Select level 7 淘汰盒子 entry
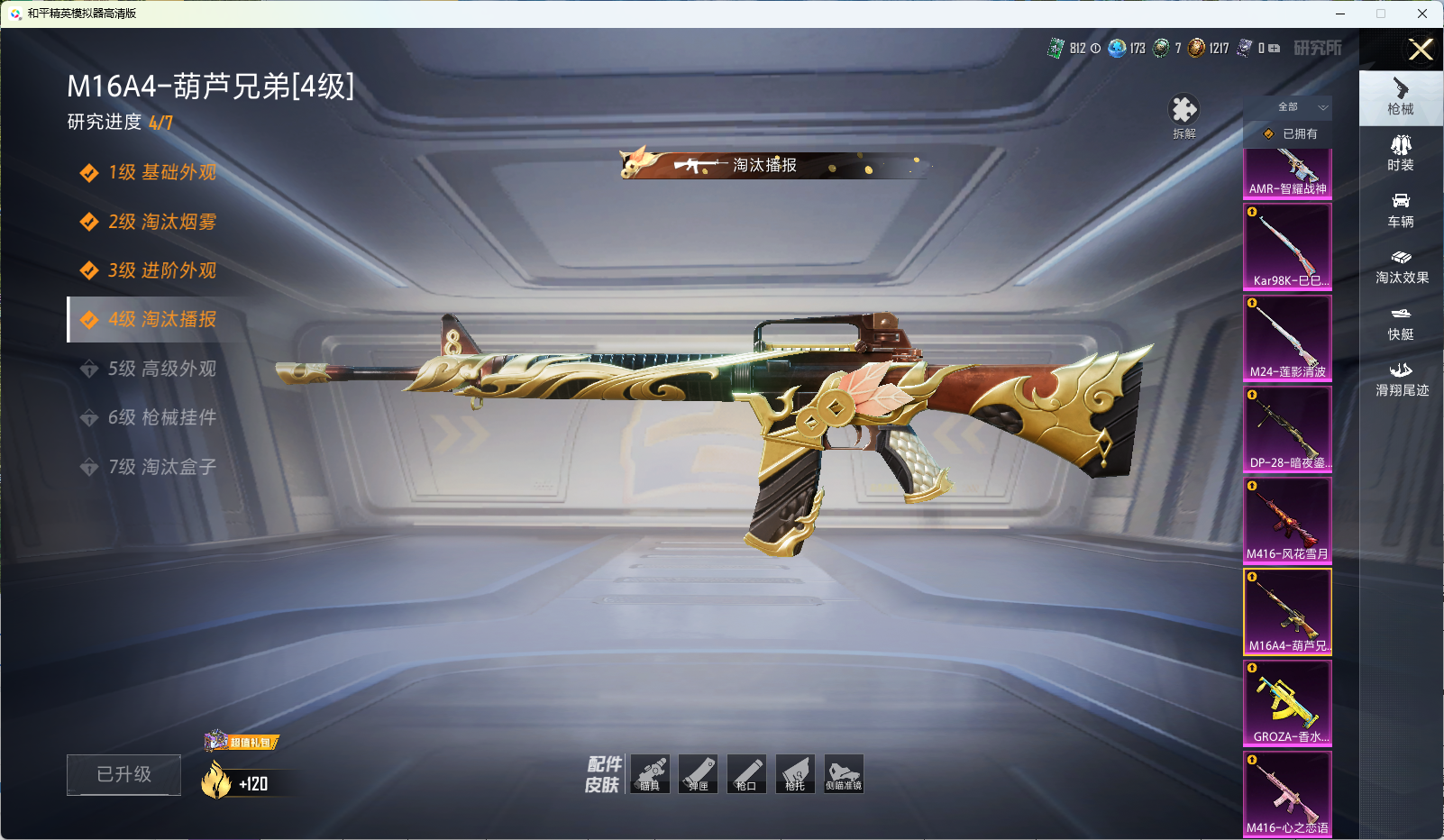 click(x=162, y=467)
